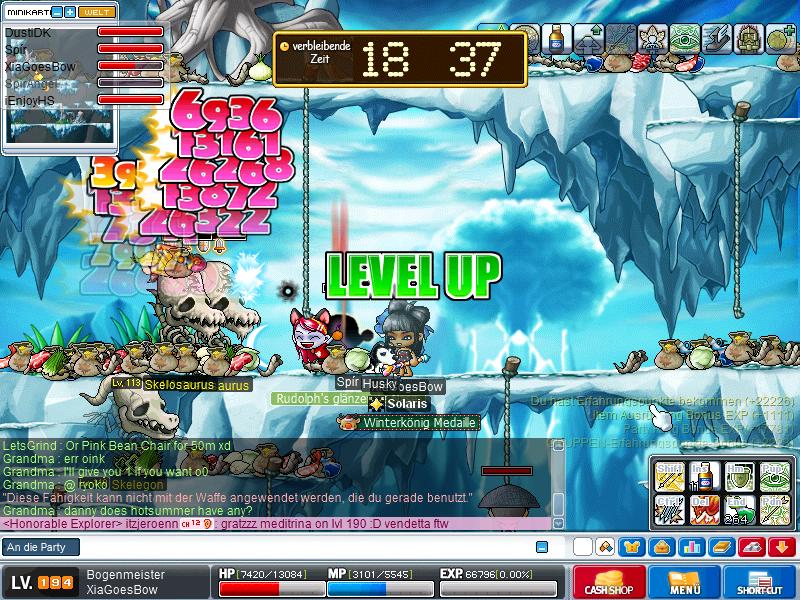800x600 pixels.
Task: Activate the fiery phoenix skill on Del slot
Action: pyautogui.click(x=705, y=508)
